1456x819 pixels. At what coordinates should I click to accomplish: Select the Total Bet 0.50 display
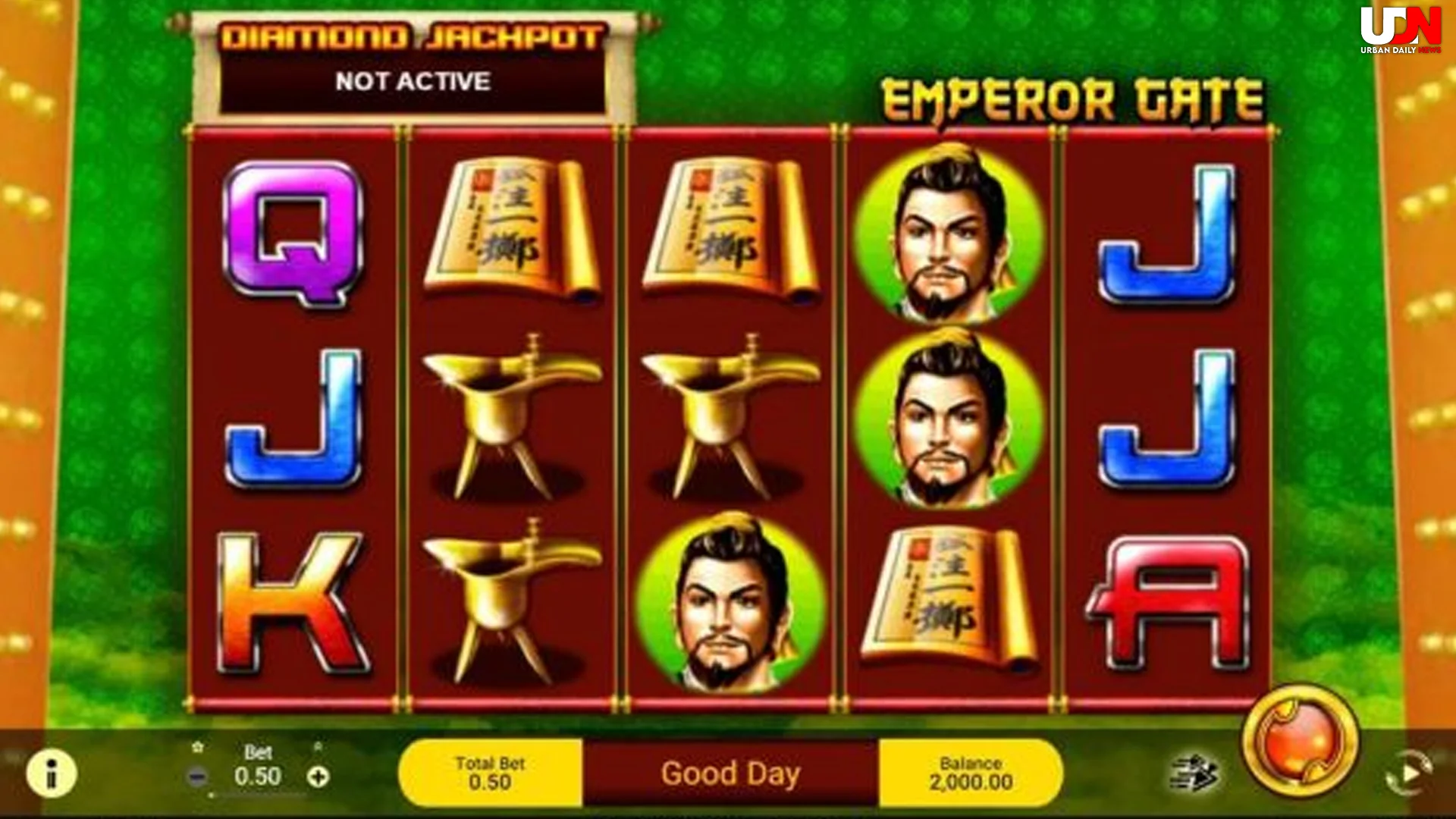coord(489,773)
